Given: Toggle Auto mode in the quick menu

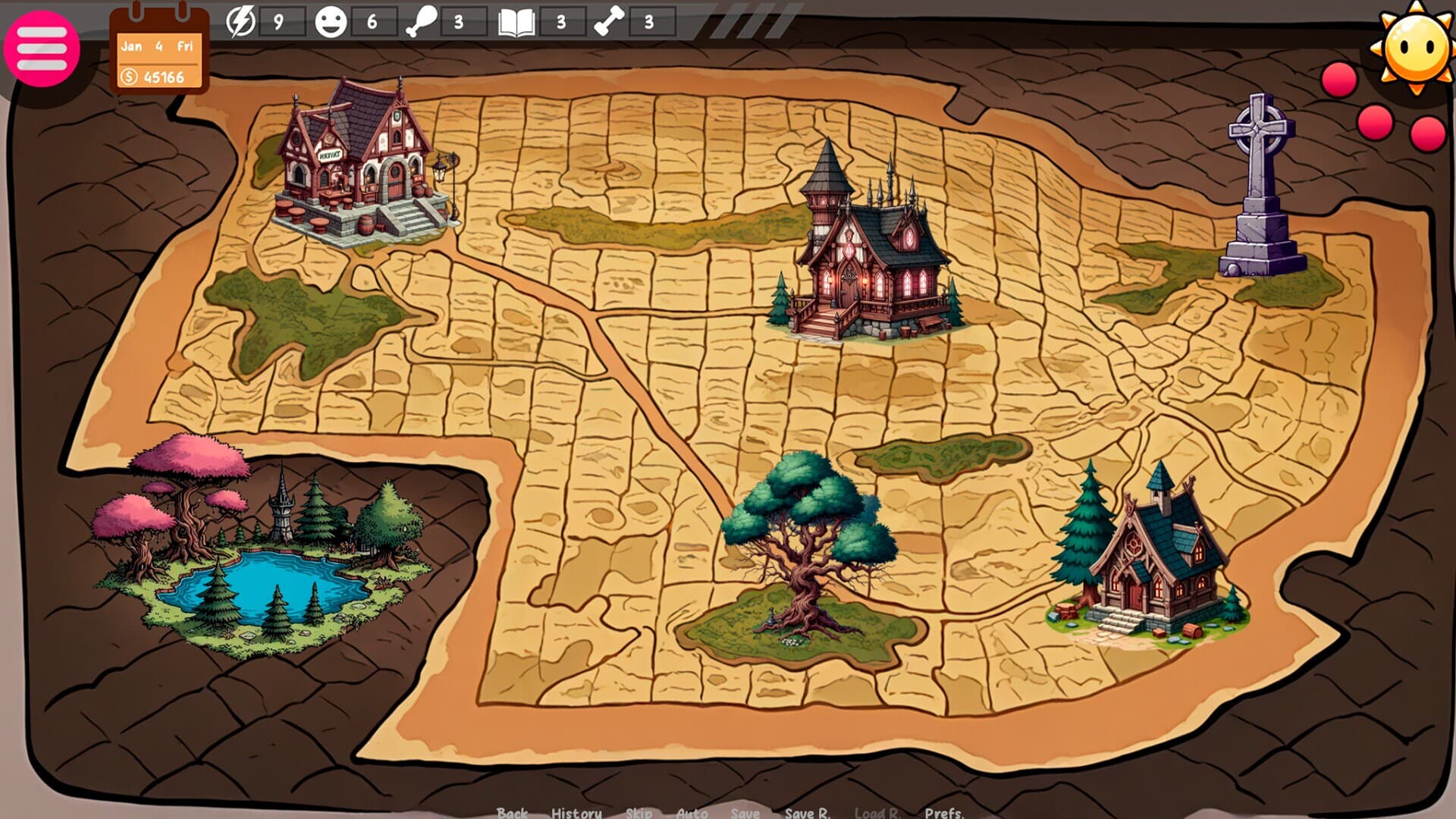Looking at the screenshot, I should pos(692,812).
